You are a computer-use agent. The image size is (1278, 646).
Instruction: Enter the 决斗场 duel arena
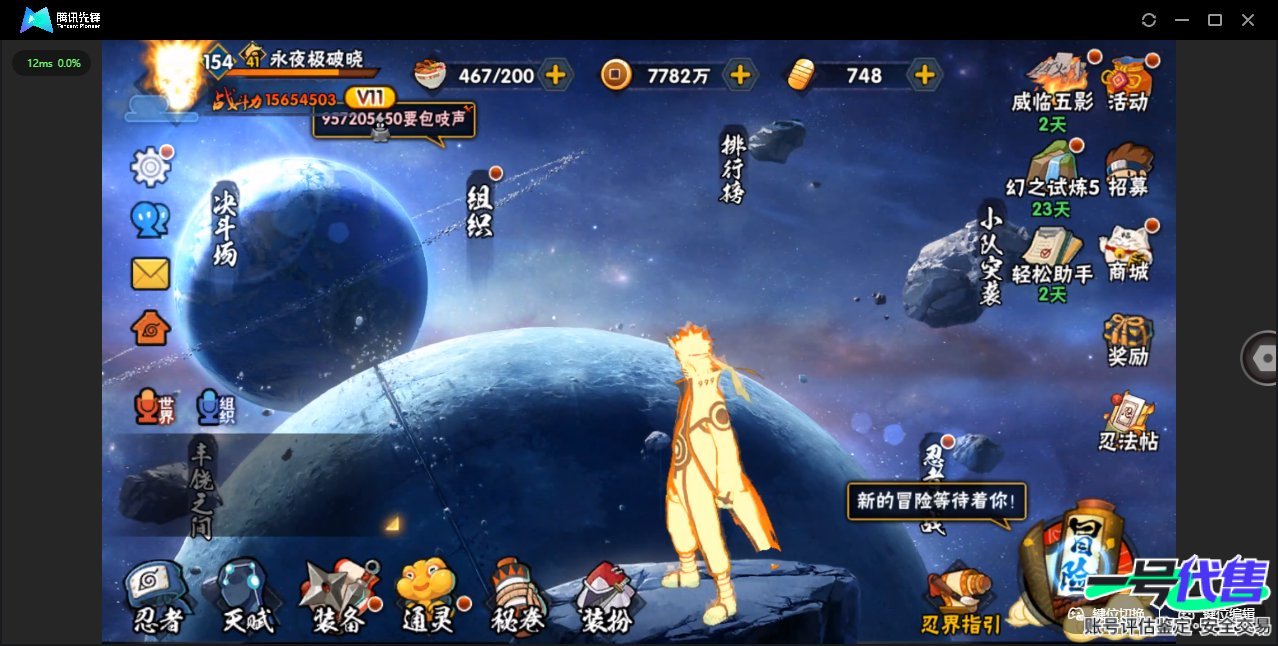(x=224, y=228)
